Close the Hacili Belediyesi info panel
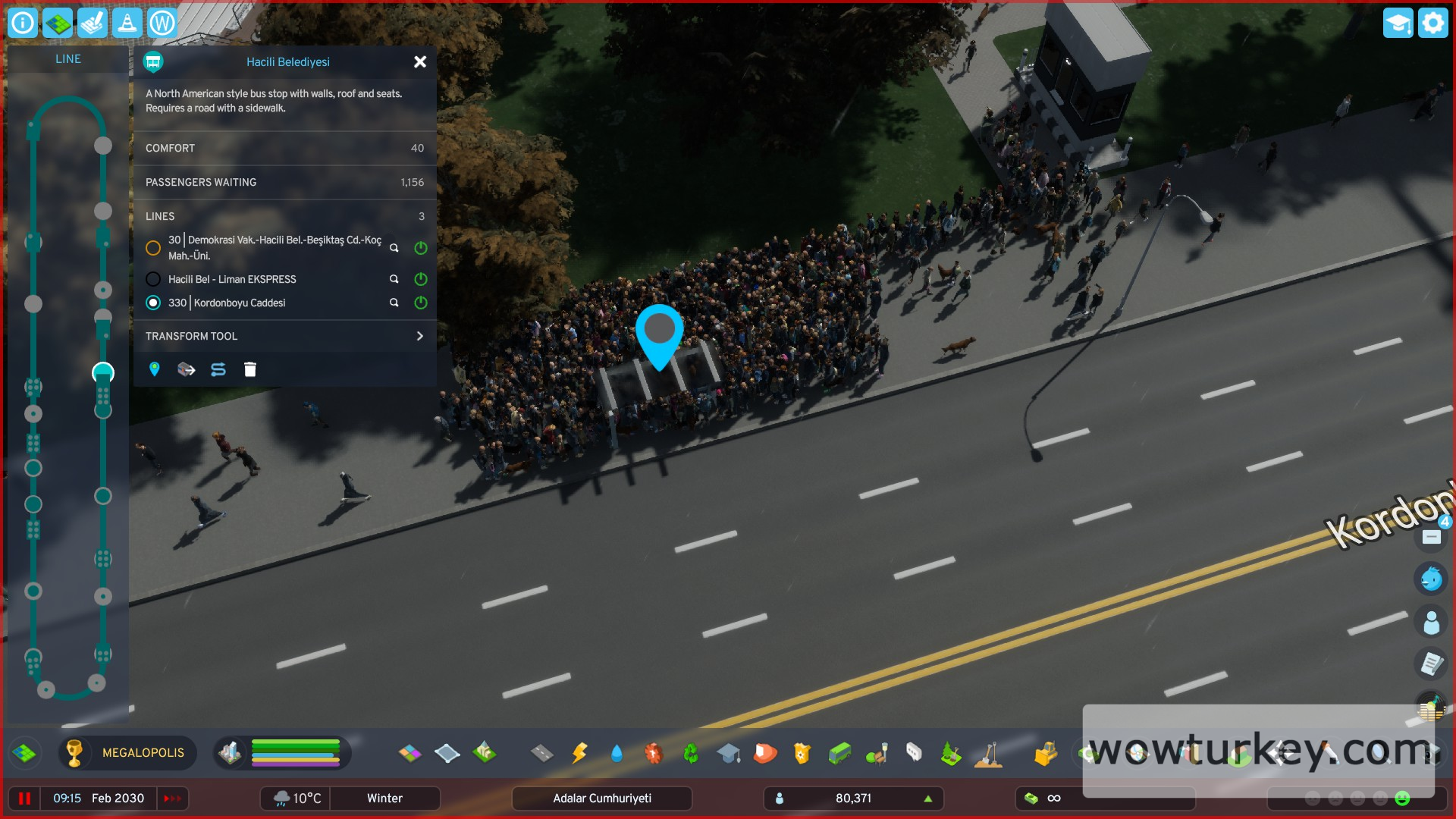 point(420,62)
